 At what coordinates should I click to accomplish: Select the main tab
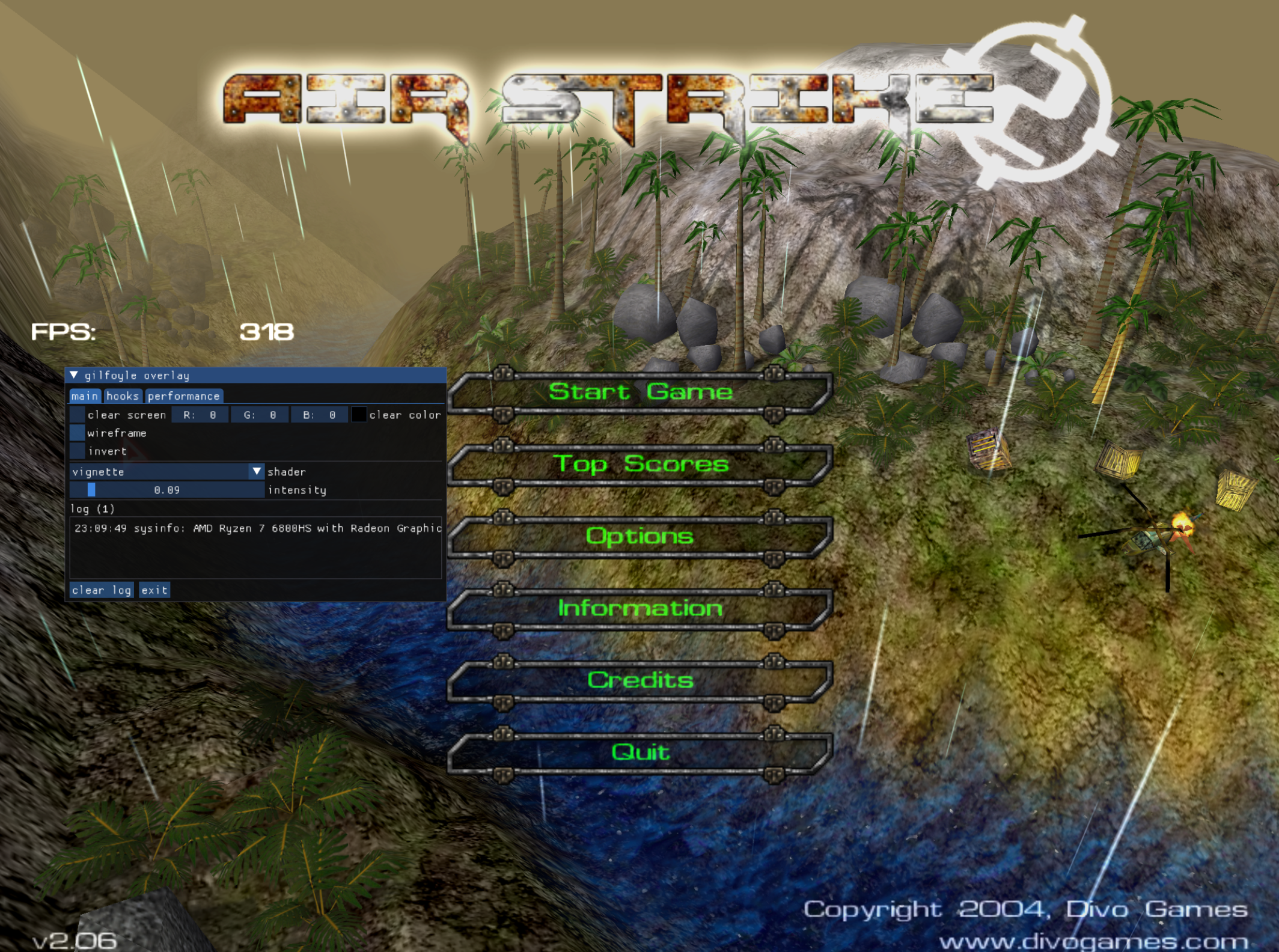coord(86,396)
